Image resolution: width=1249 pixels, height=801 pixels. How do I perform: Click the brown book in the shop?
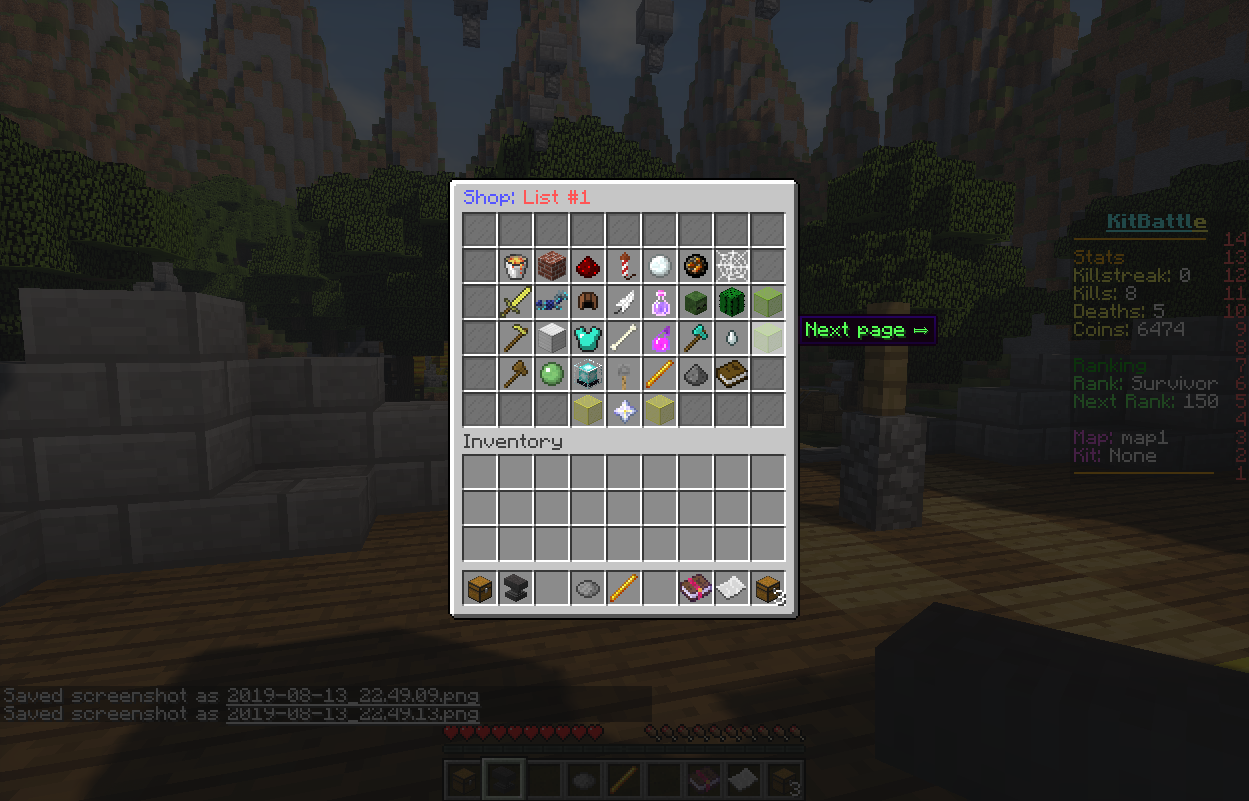(x=732, y=374)
